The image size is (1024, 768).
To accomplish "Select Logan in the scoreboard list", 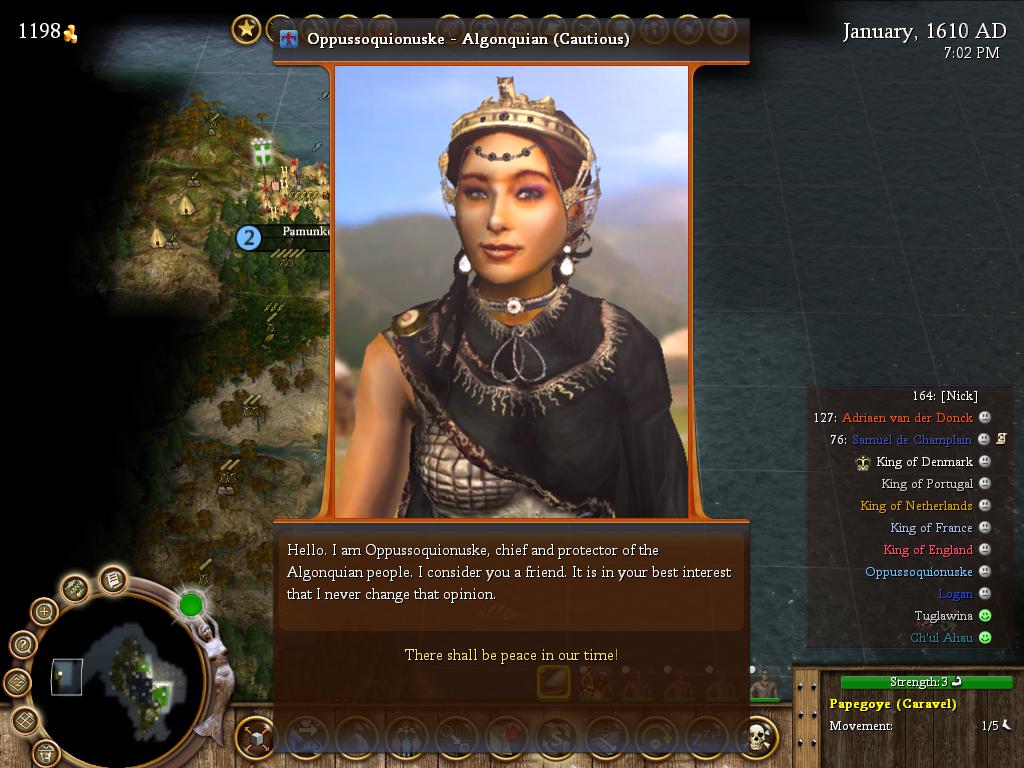I will 954,594.
